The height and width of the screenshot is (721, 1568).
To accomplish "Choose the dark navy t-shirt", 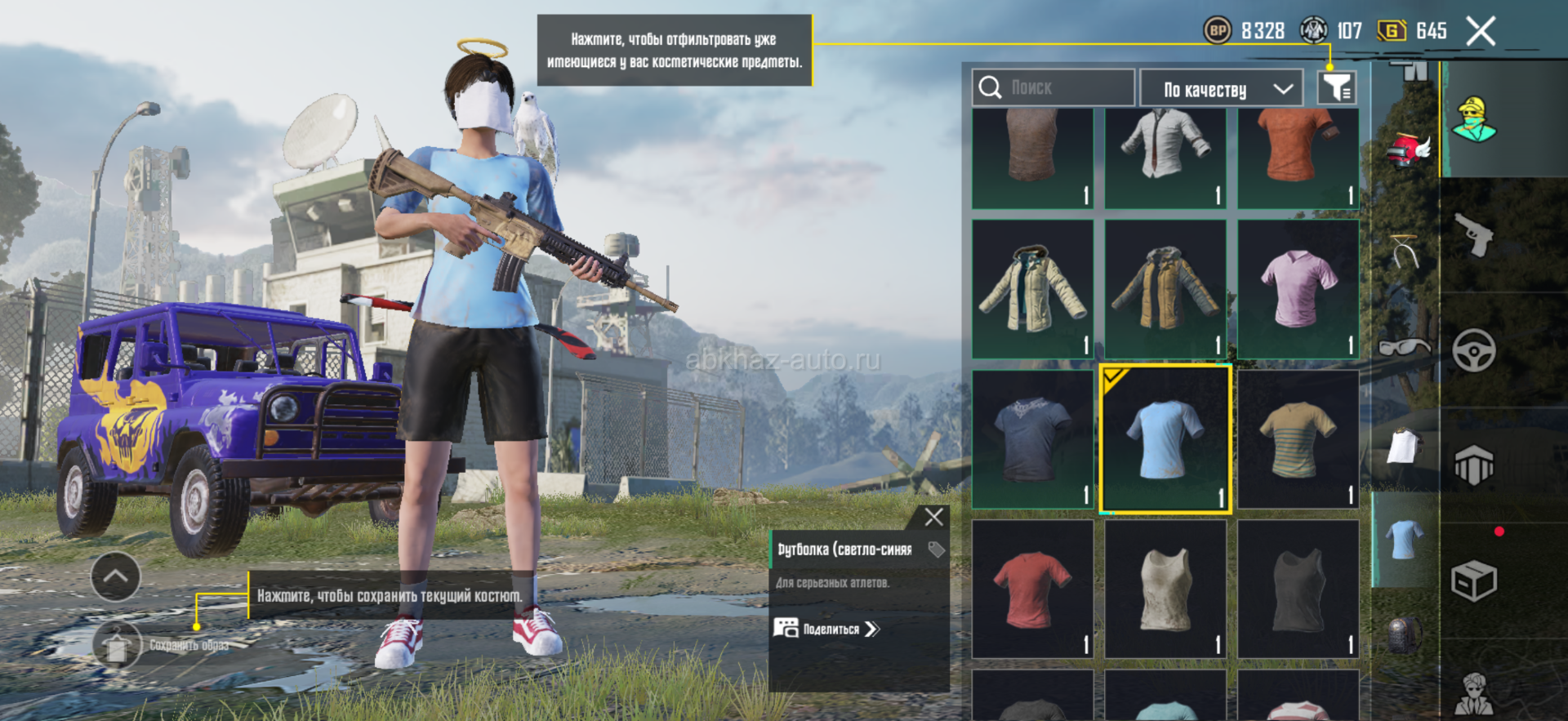I will click(x=1032, y=439).
